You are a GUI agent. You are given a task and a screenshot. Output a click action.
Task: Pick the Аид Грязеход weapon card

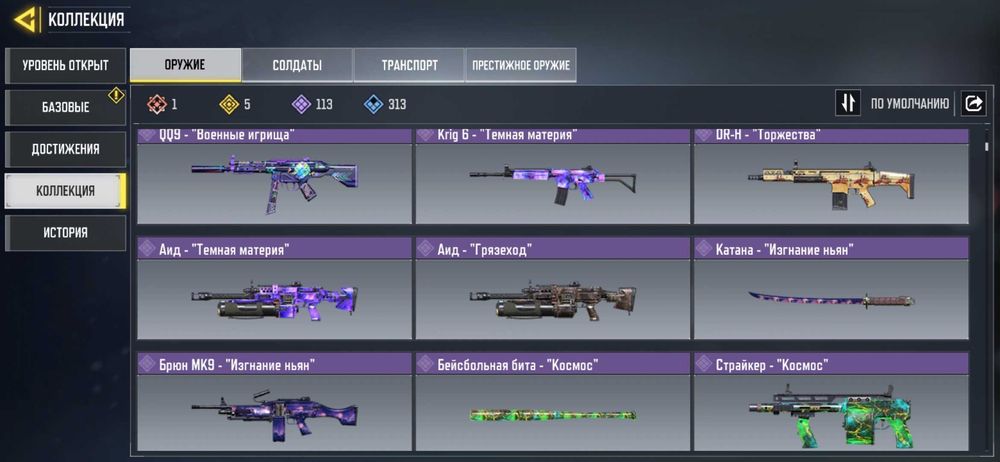coord(552,292)
